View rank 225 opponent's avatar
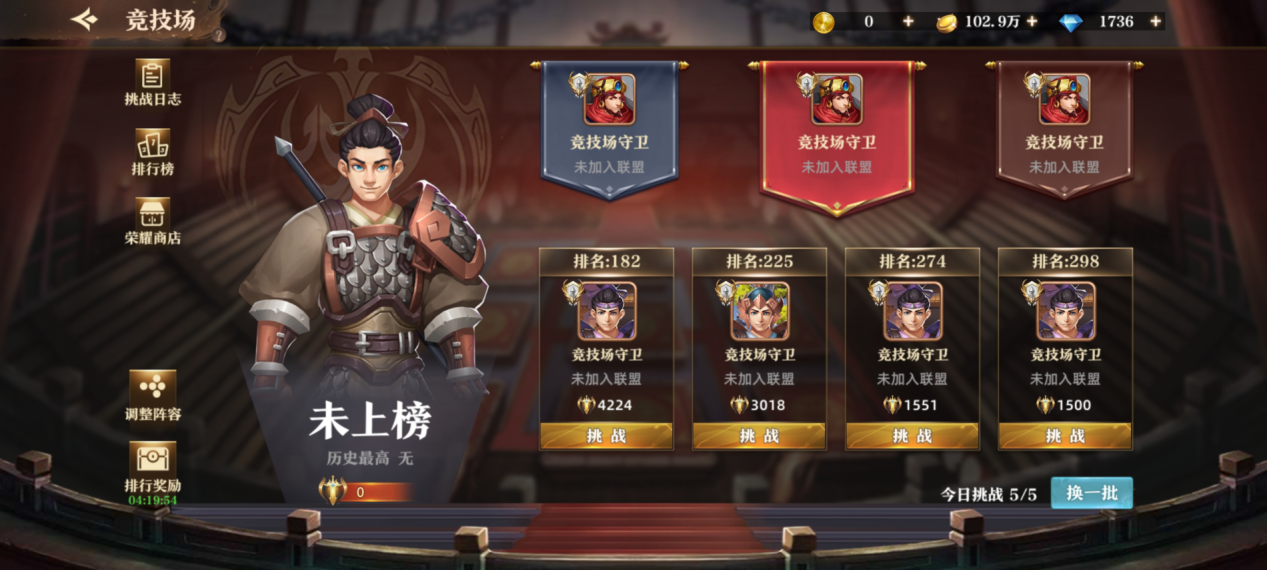 pyautogui.click(x=760, y=311)
